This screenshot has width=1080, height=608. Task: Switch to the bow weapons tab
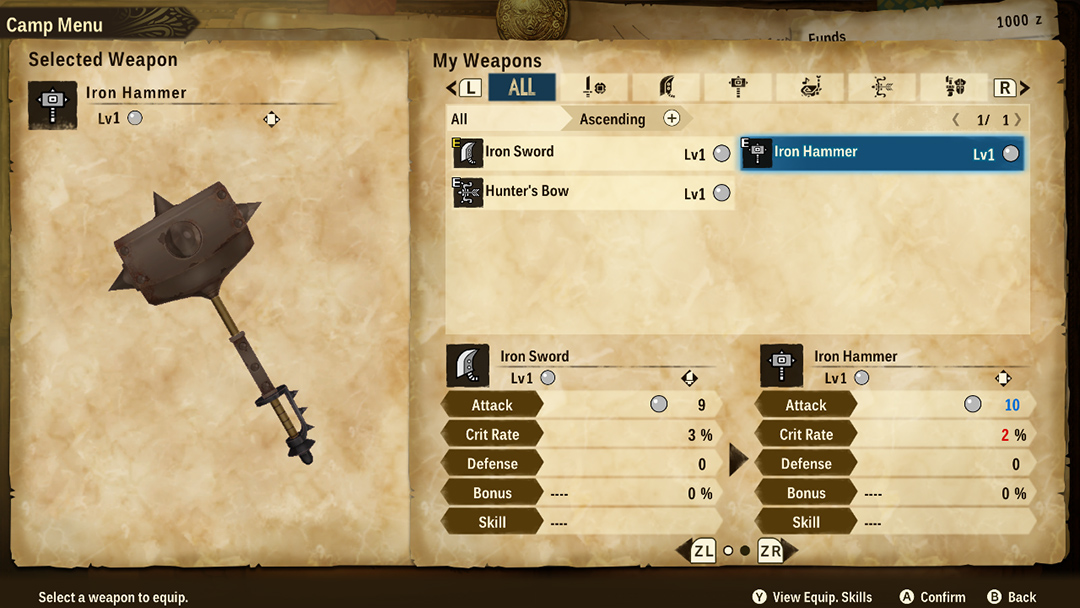[x=883, y=87]
